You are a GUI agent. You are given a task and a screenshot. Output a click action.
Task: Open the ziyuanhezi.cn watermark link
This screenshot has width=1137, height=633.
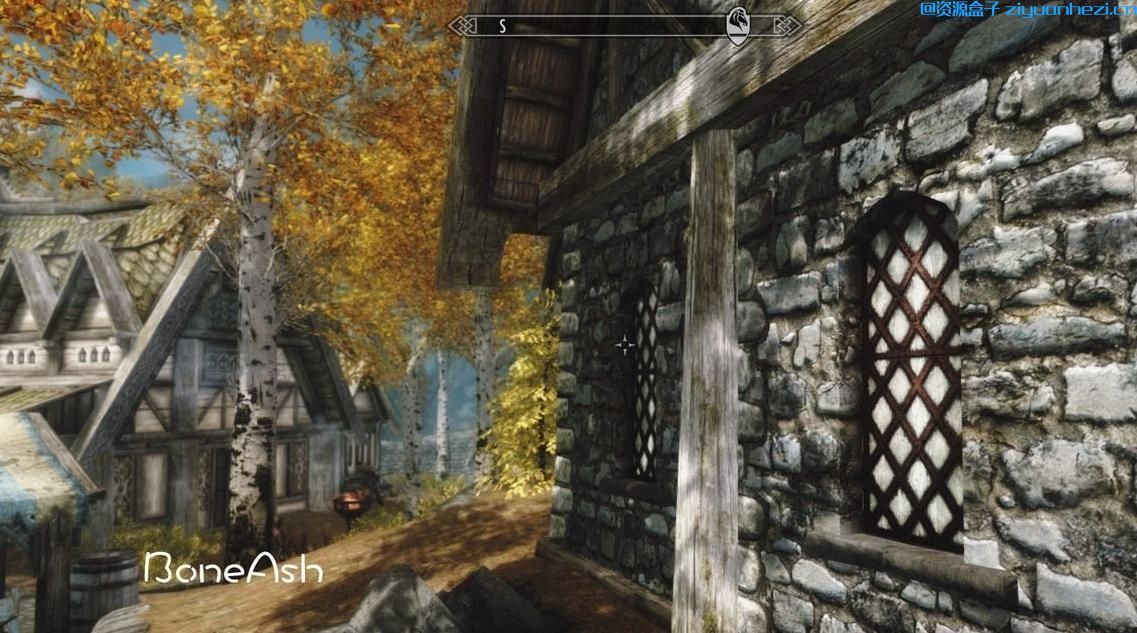[1026, 10]
